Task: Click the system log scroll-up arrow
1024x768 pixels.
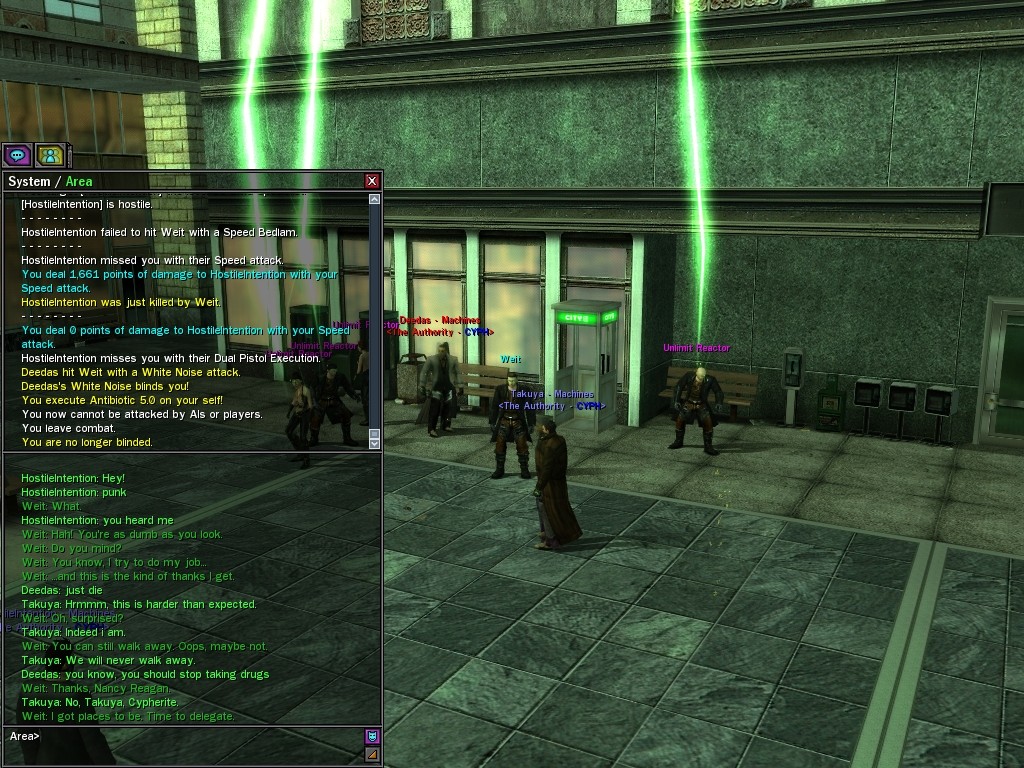Action: pyautogui.click(x=375, y=199)
